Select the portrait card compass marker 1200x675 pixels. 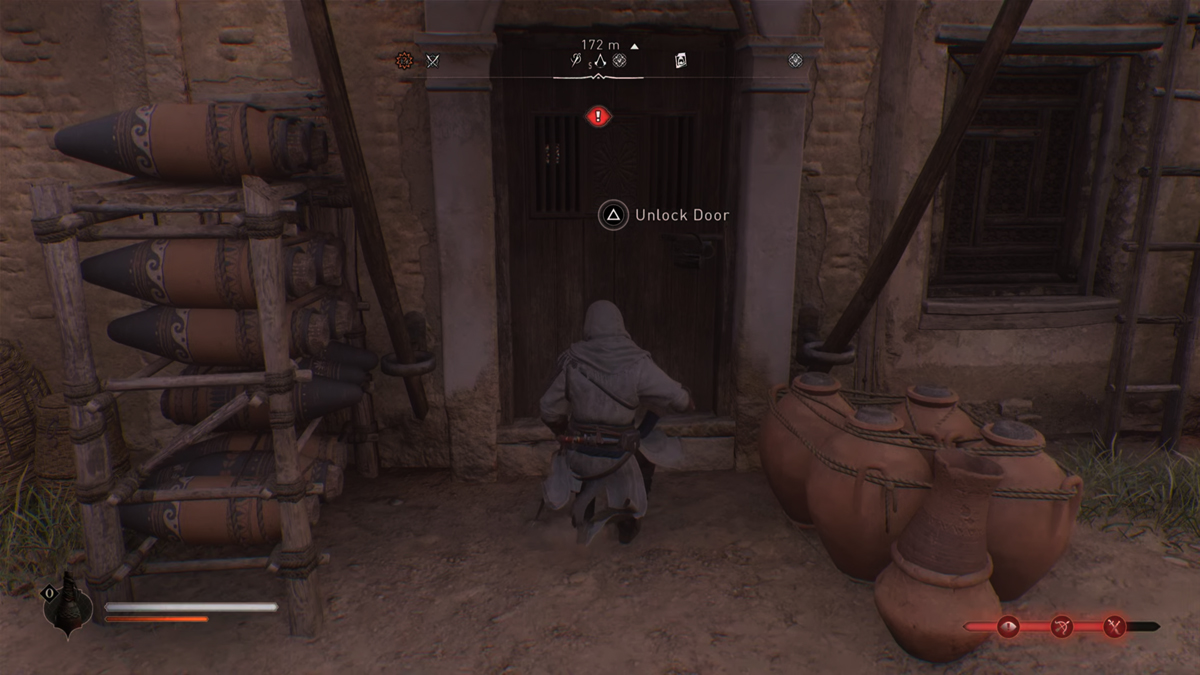681,60
